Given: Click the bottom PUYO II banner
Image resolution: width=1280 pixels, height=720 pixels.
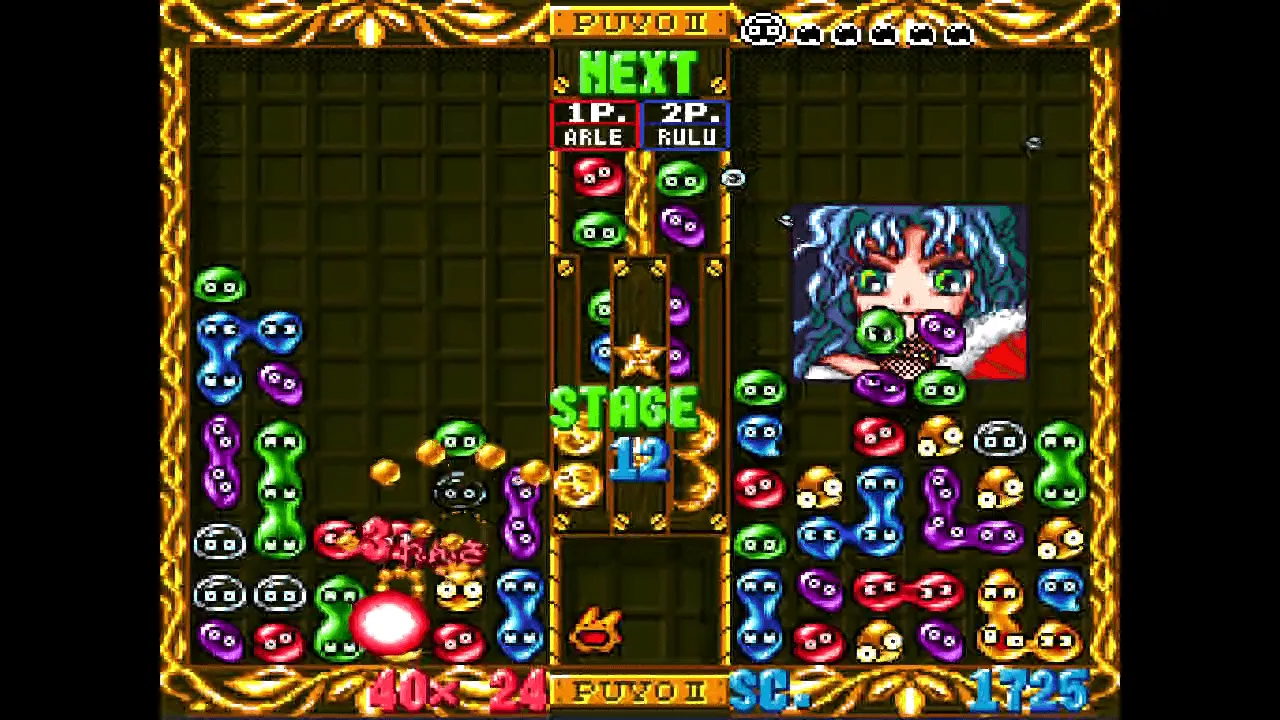Looking at the screenshot, I should point(640,692).
